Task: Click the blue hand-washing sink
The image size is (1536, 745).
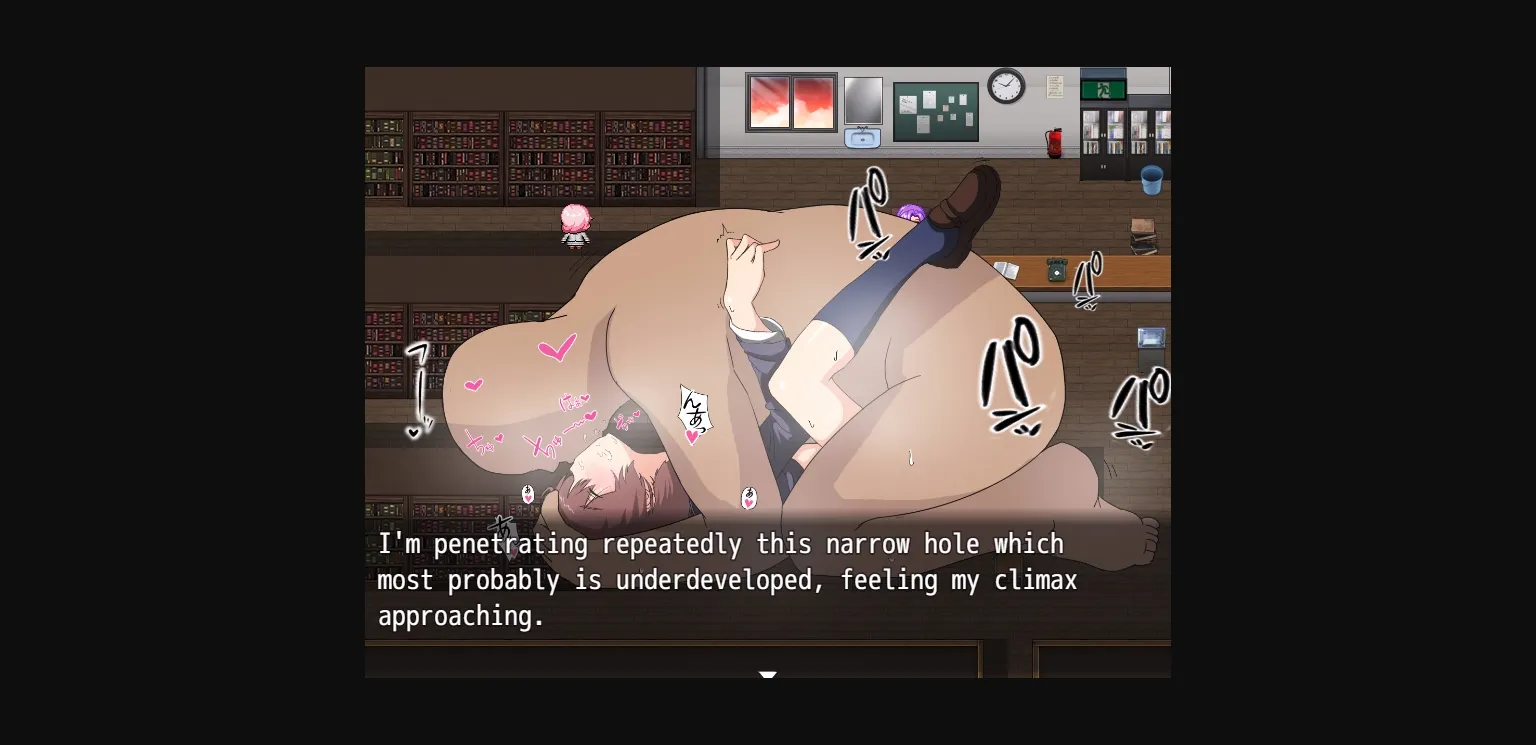Action: [x=862, y=136]
